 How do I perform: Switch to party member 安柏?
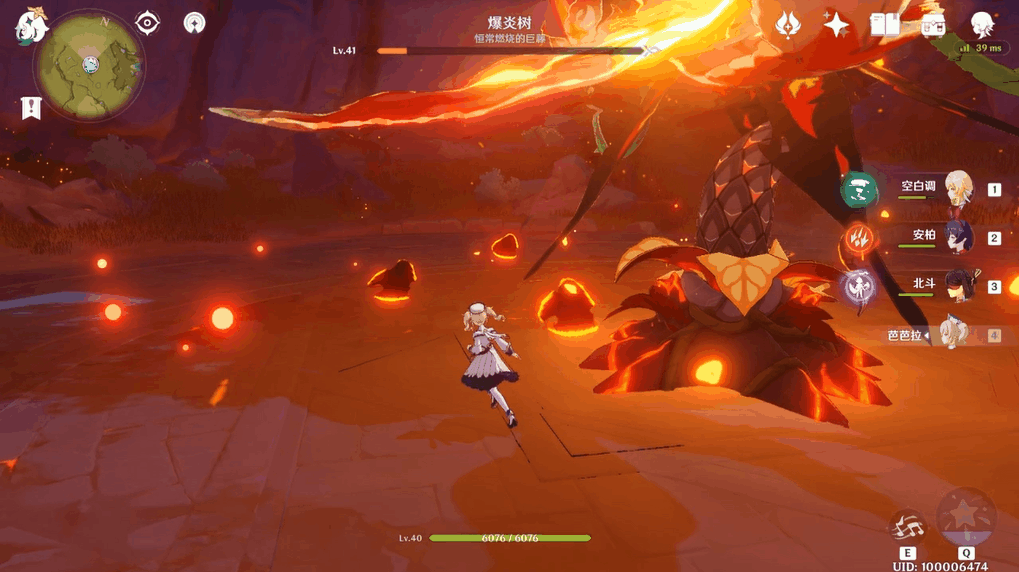(958, 237)
